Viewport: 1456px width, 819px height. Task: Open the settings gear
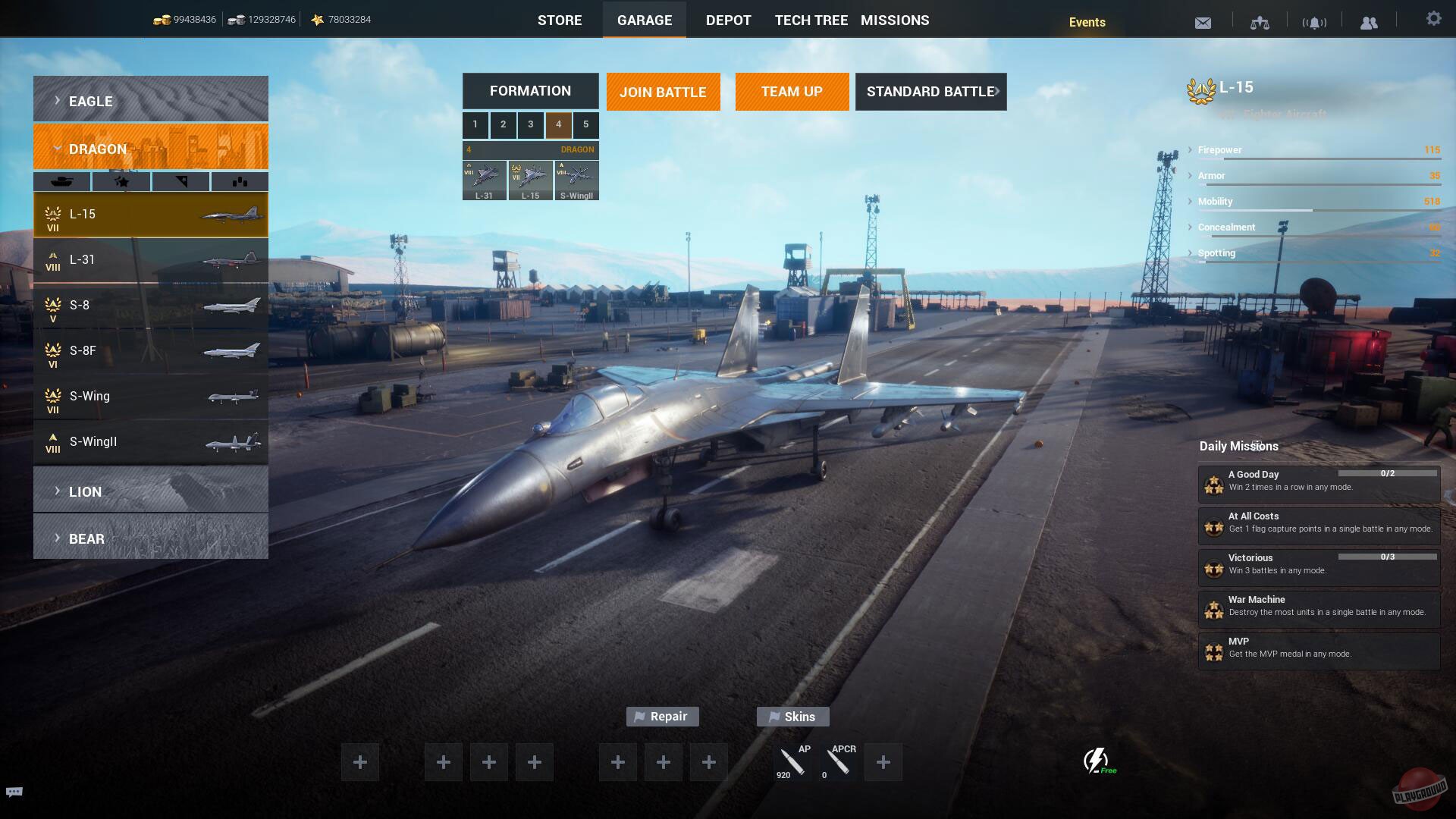[1433, 19]
